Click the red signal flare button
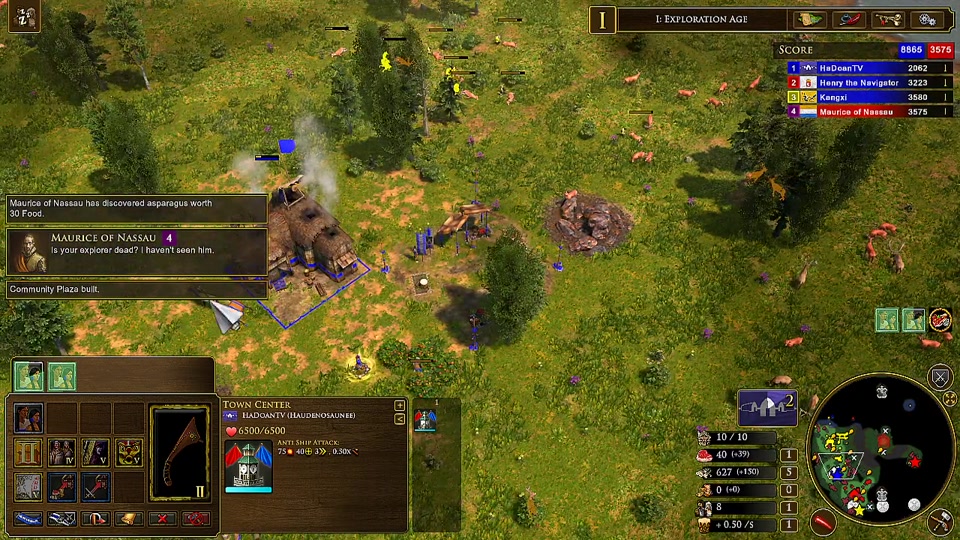960x540 pixels. click(x=823, y=520)
